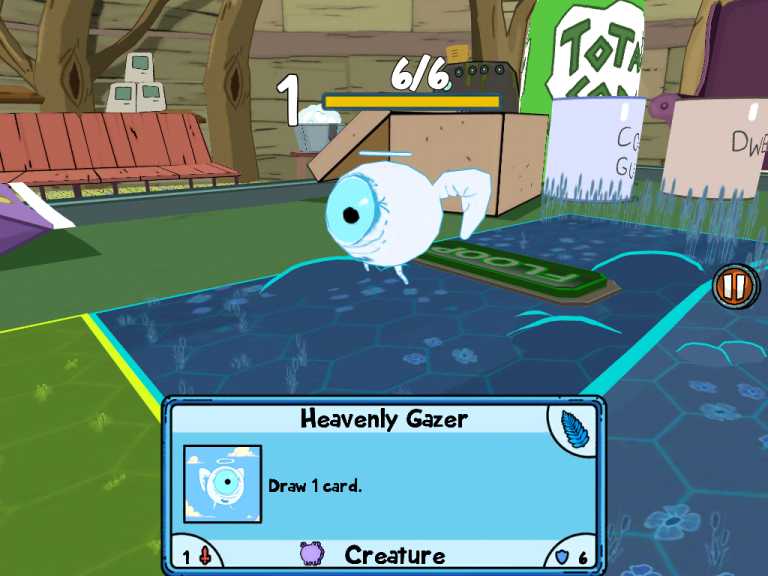Tap the Heavenly Gazer card portrait
Image resolution: width=768 pixels, height=576 pixels.
(x=222, y=484)
